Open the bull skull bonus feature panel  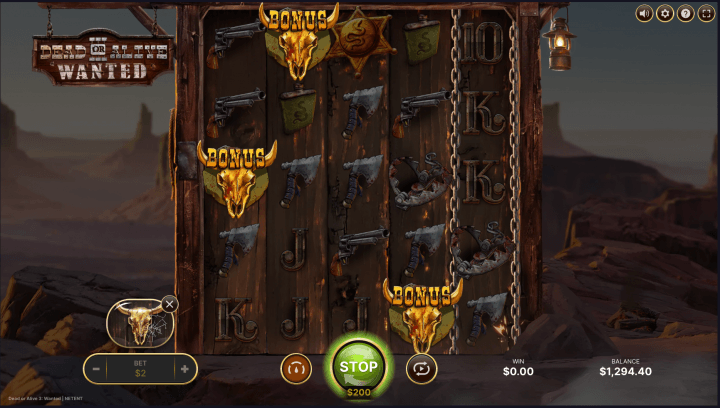[137, 322]
